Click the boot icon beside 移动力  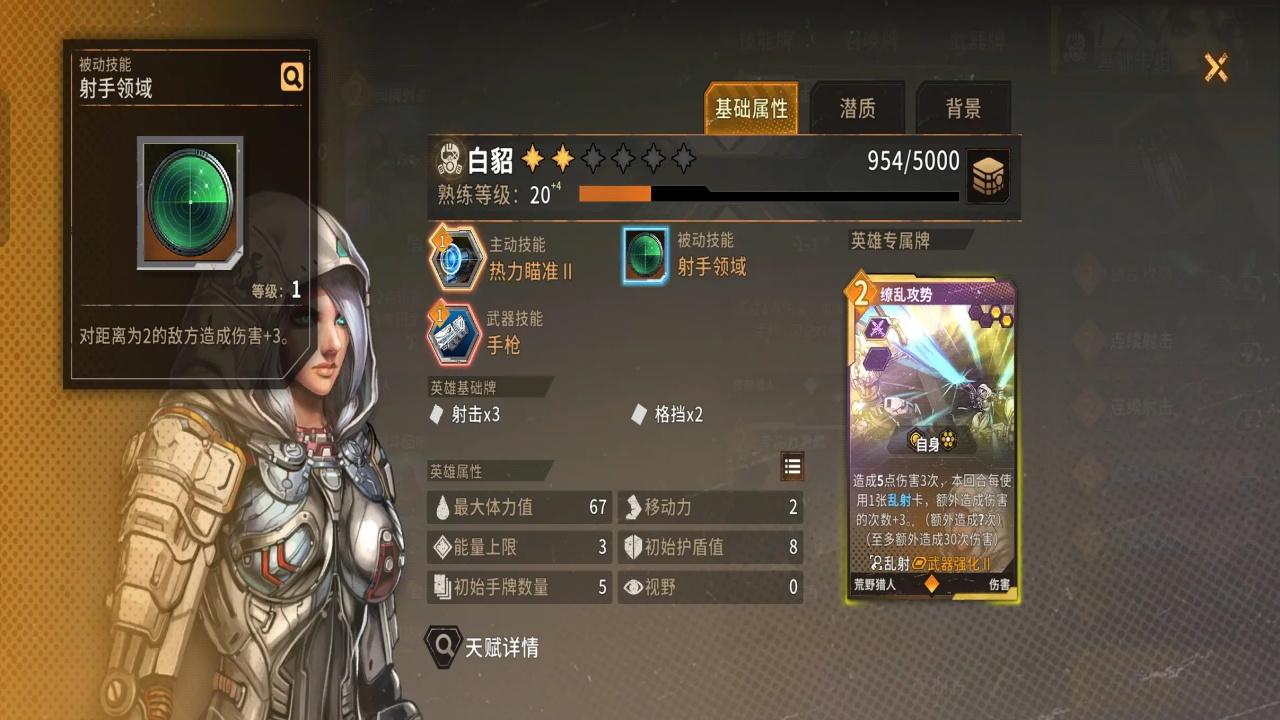click(x=633, y=508)
